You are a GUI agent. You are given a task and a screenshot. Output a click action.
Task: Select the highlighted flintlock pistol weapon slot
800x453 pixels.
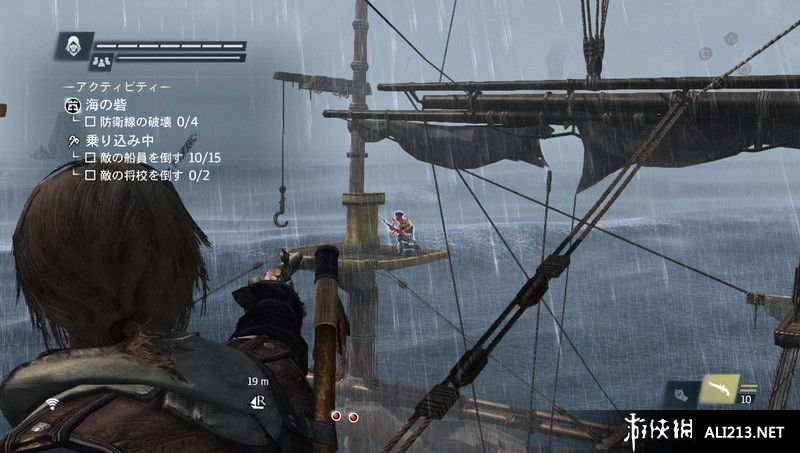point(719,390)
